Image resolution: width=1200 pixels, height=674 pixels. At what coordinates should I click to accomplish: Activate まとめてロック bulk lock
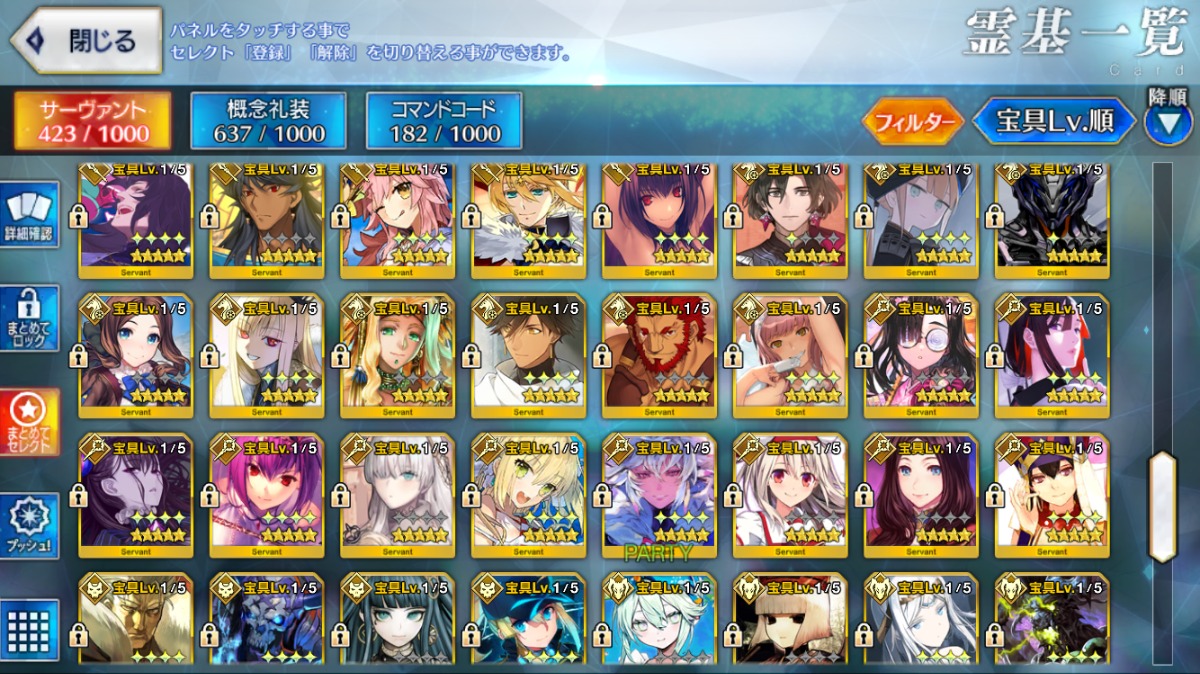point(30,318)
